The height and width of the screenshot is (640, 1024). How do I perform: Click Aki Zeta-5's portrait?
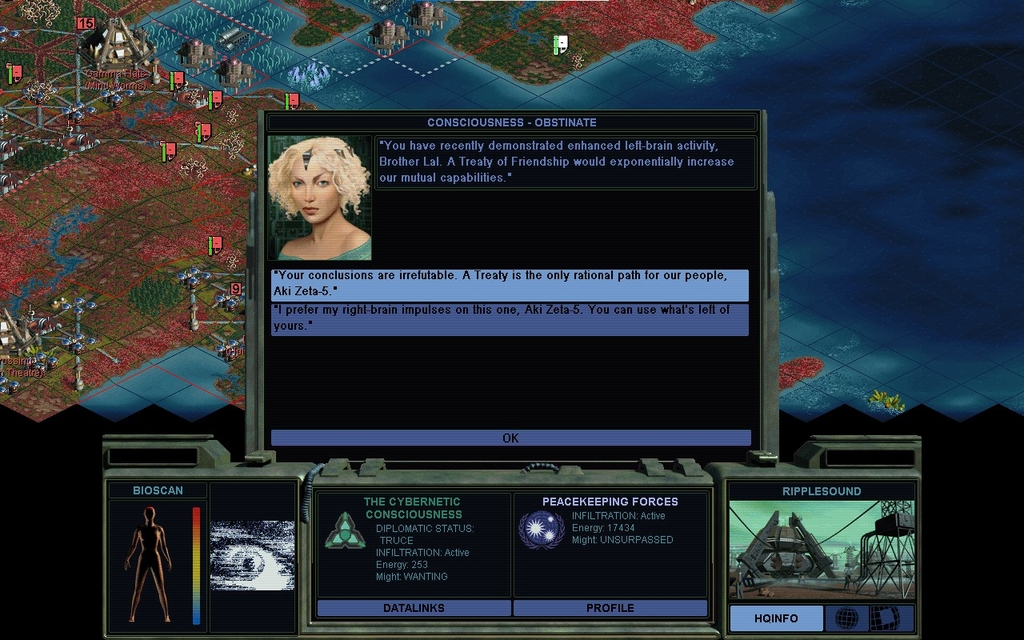[319, 198]
